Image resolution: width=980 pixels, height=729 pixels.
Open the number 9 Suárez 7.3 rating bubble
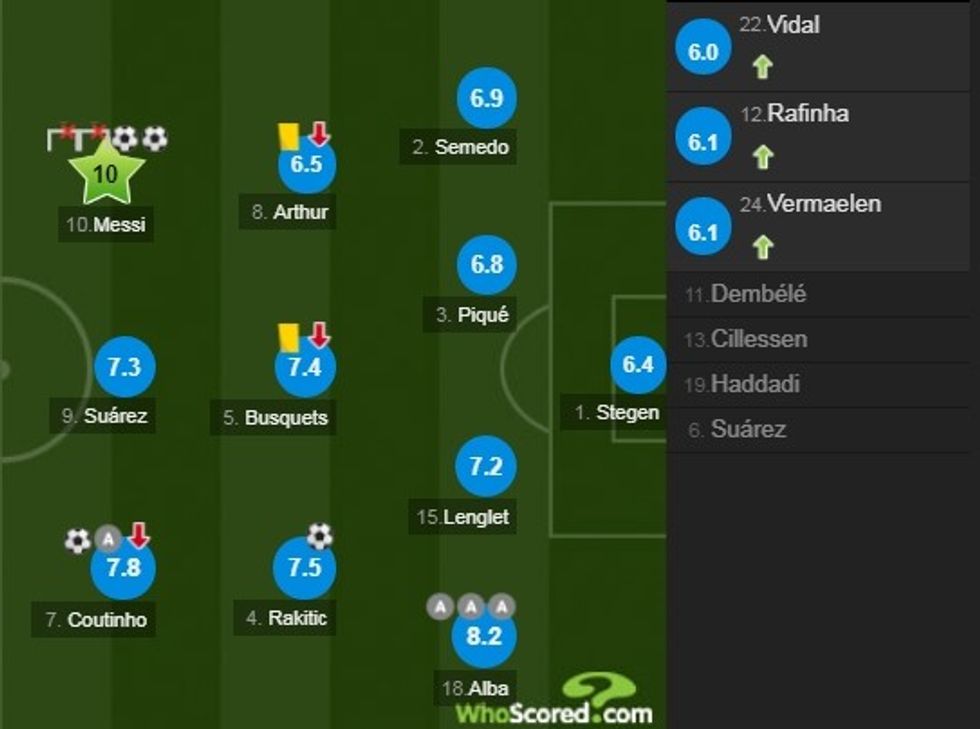124,368
